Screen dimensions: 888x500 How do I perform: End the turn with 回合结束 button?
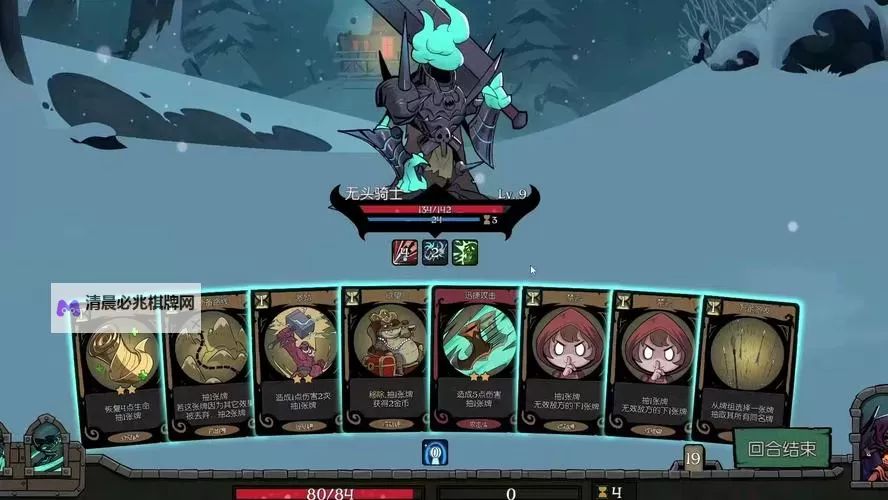click(782, 449)
